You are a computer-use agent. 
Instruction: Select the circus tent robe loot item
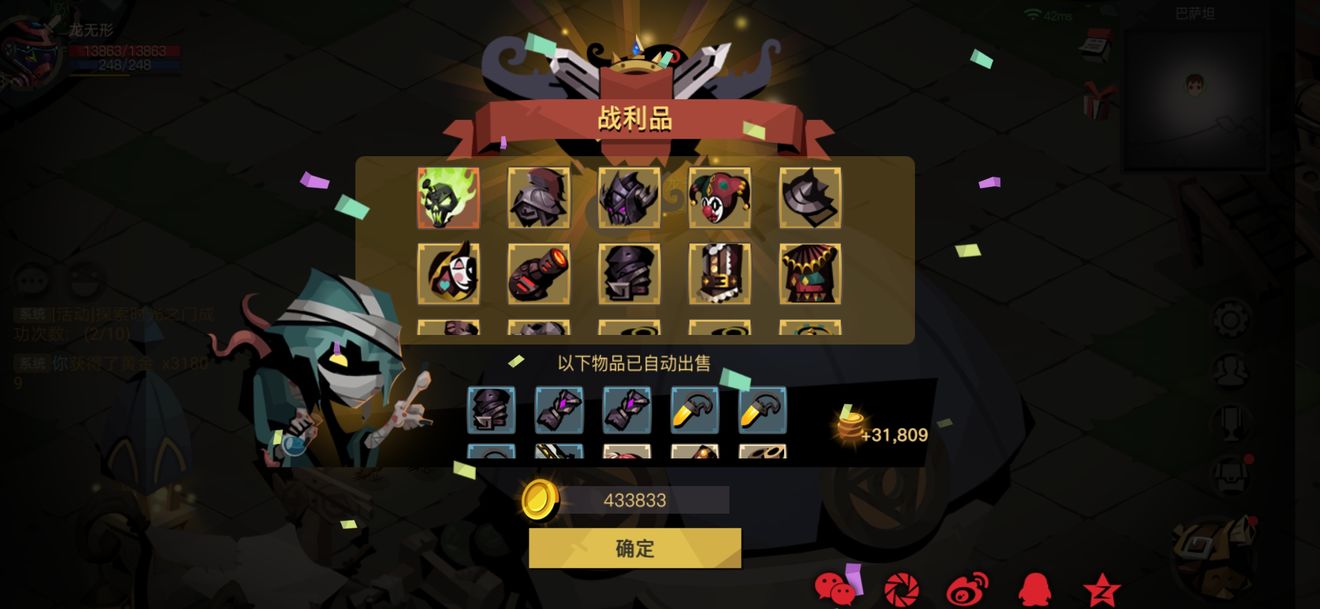tap(810, 273)
